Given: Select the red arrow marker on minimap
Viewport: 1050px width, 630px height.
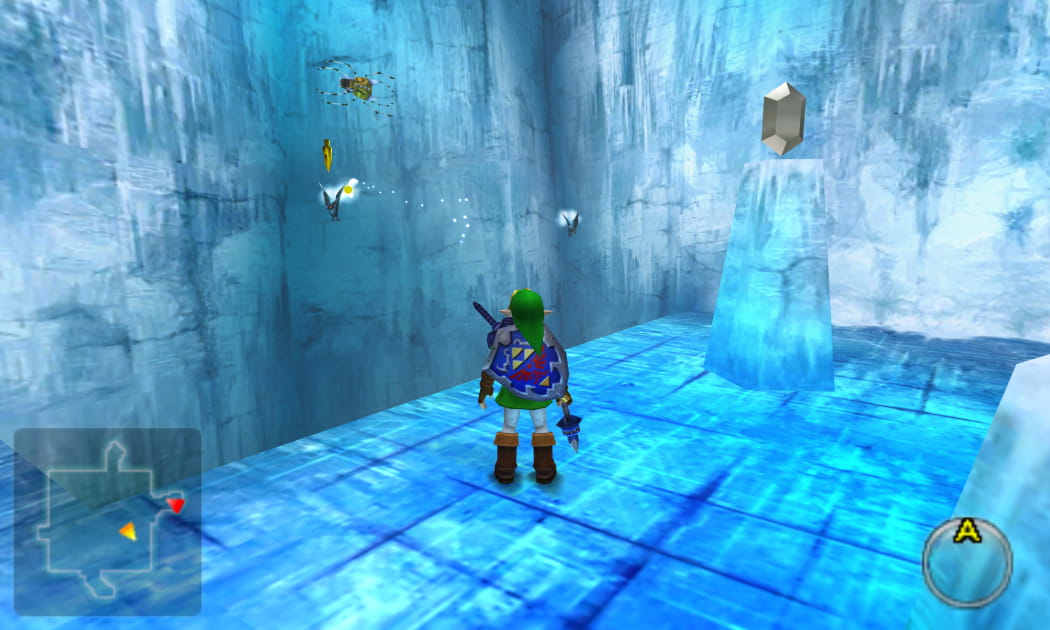Looking at the screenshot, I should 176,504.
